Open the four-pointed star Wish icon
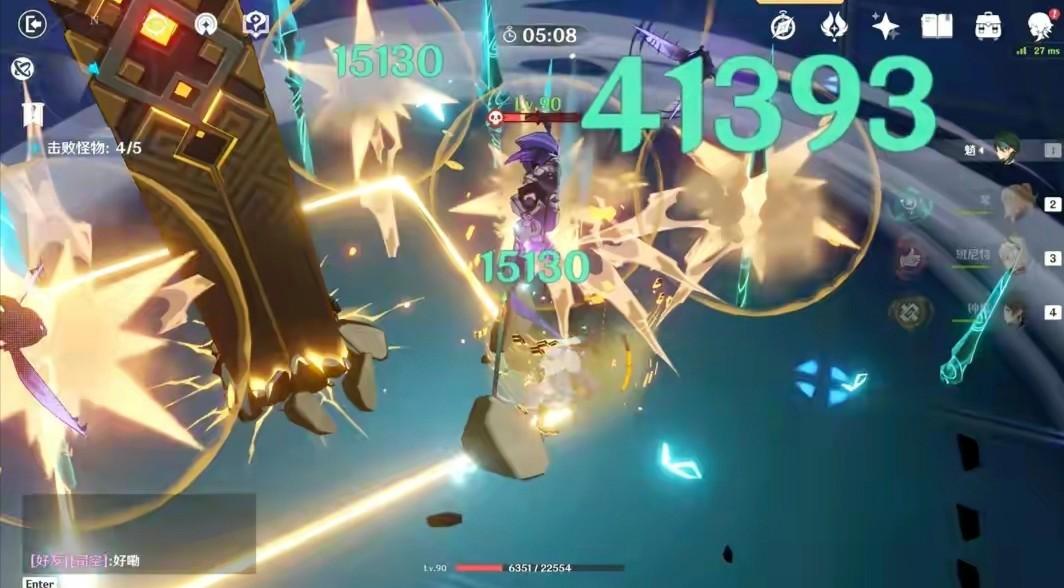1064x588 pixels. coord(885,27)
